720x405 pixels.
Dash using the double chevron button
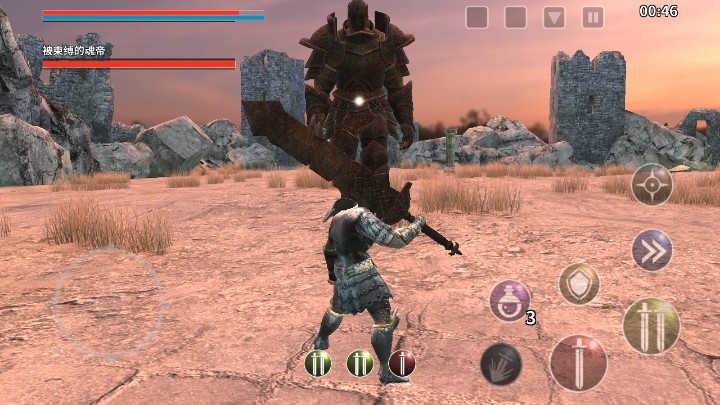coord(652,250)
